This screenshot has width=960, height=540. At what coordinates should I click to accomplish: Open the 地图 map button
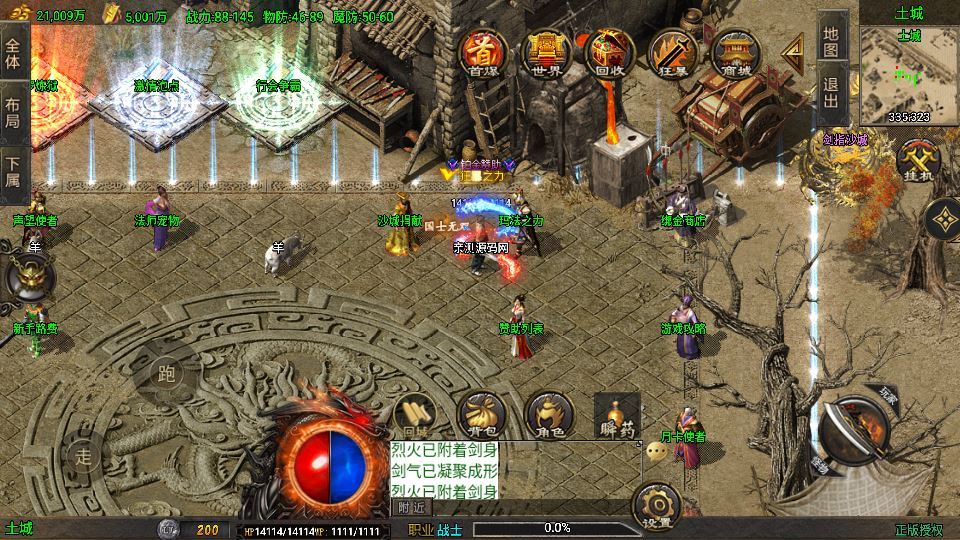point(831,38)
